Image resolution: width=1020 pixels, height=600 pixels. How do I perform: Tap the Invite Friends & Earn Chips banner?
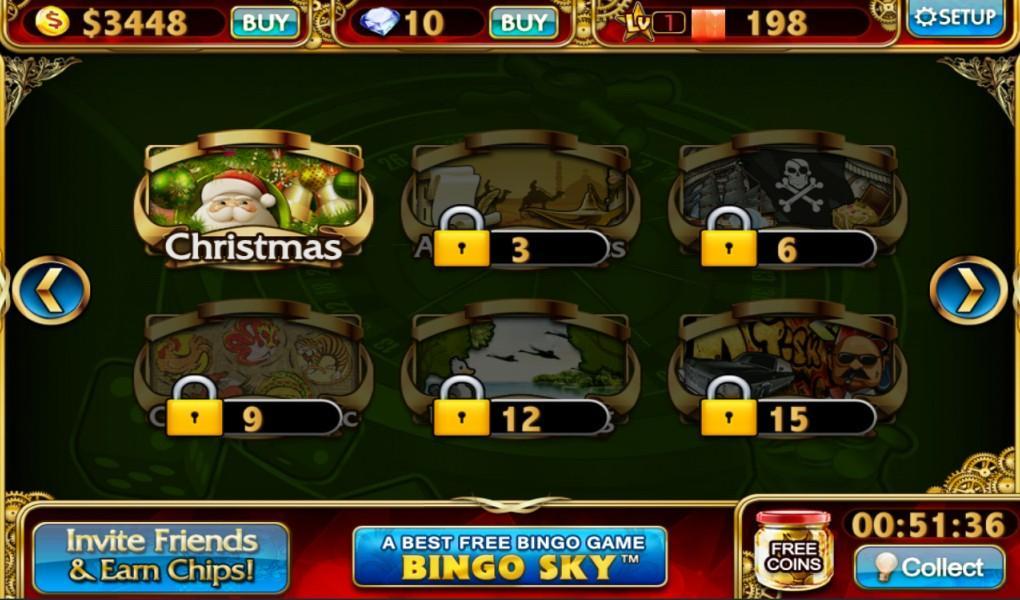[161, 556]
